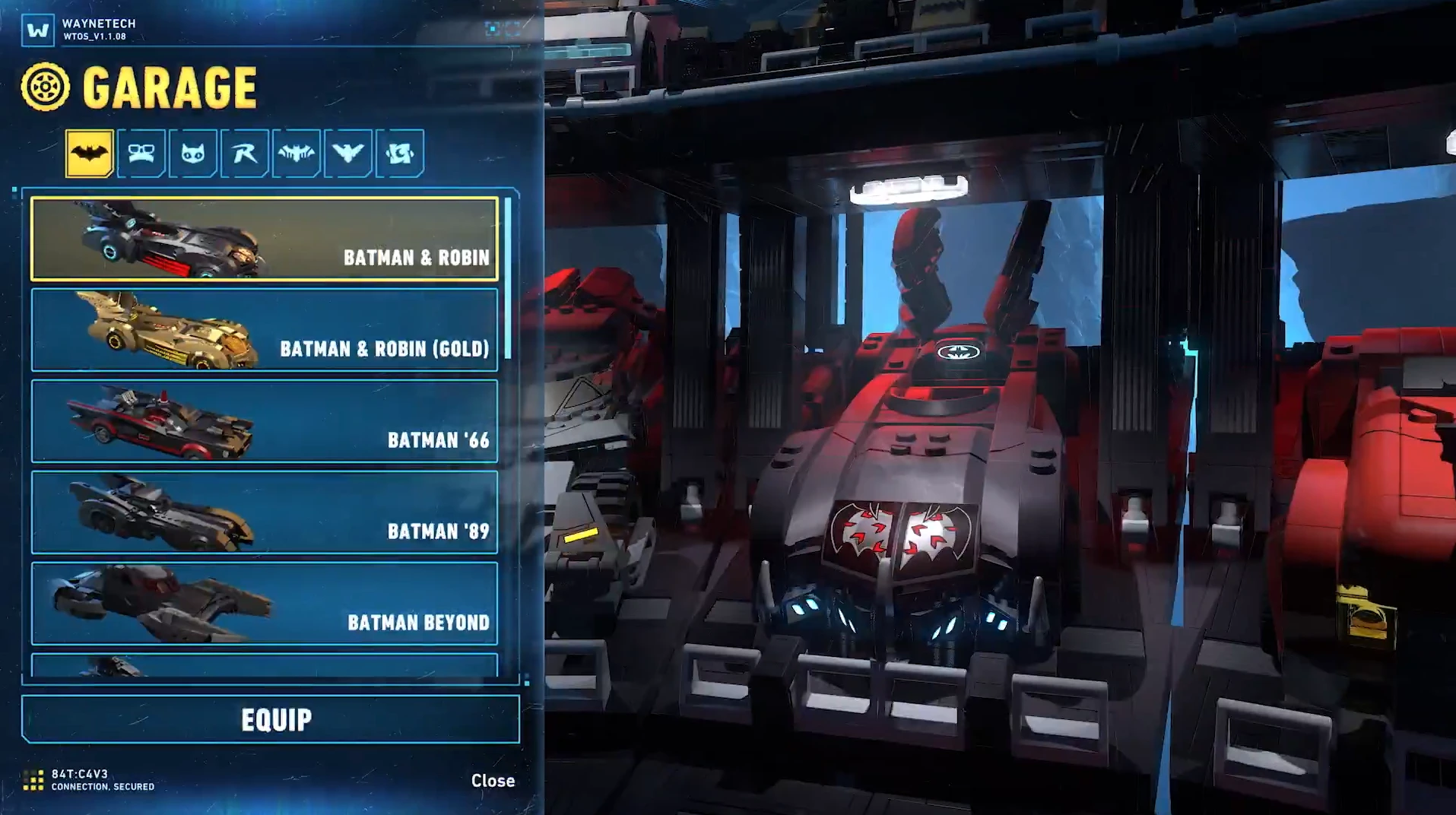Choose the Batman Beyond vehicle
Image resolution: width=1456 pixels, height=815 pixels.
pos(264,604)
